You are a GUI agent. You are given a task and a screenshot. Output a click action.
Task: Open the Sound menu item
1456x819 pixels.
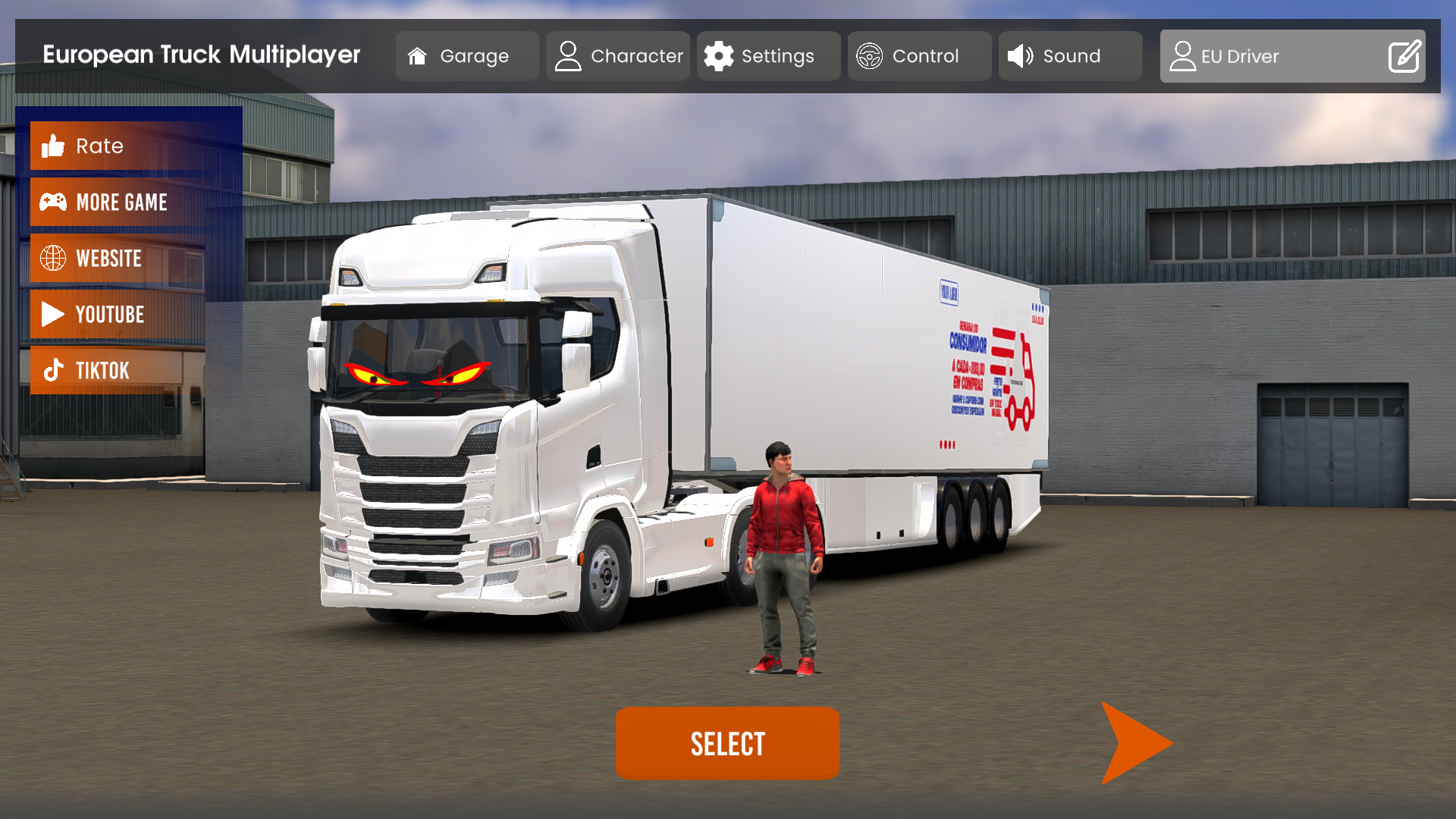(1070, 55)
